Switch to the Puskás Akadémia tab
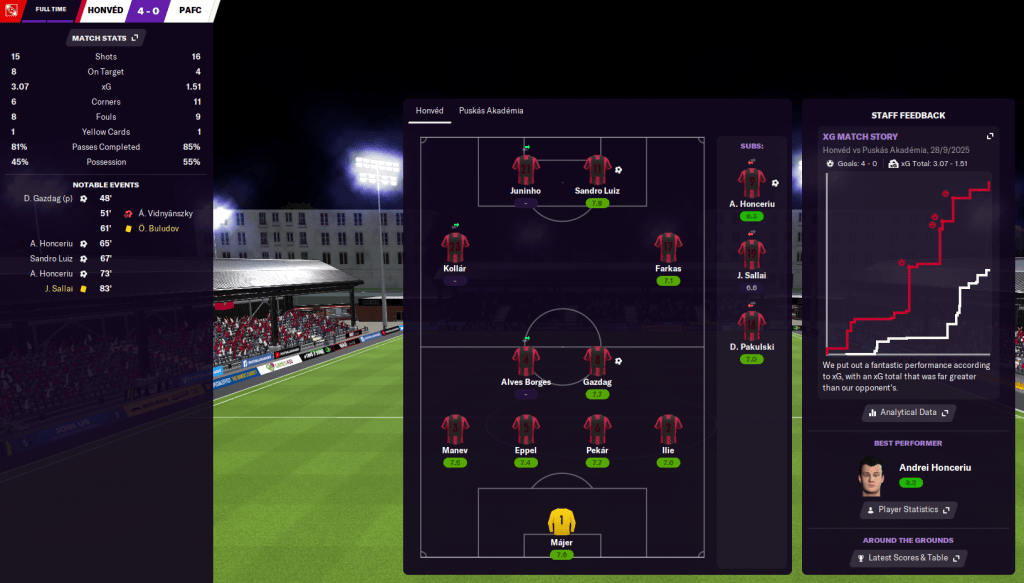 point(490,111)
